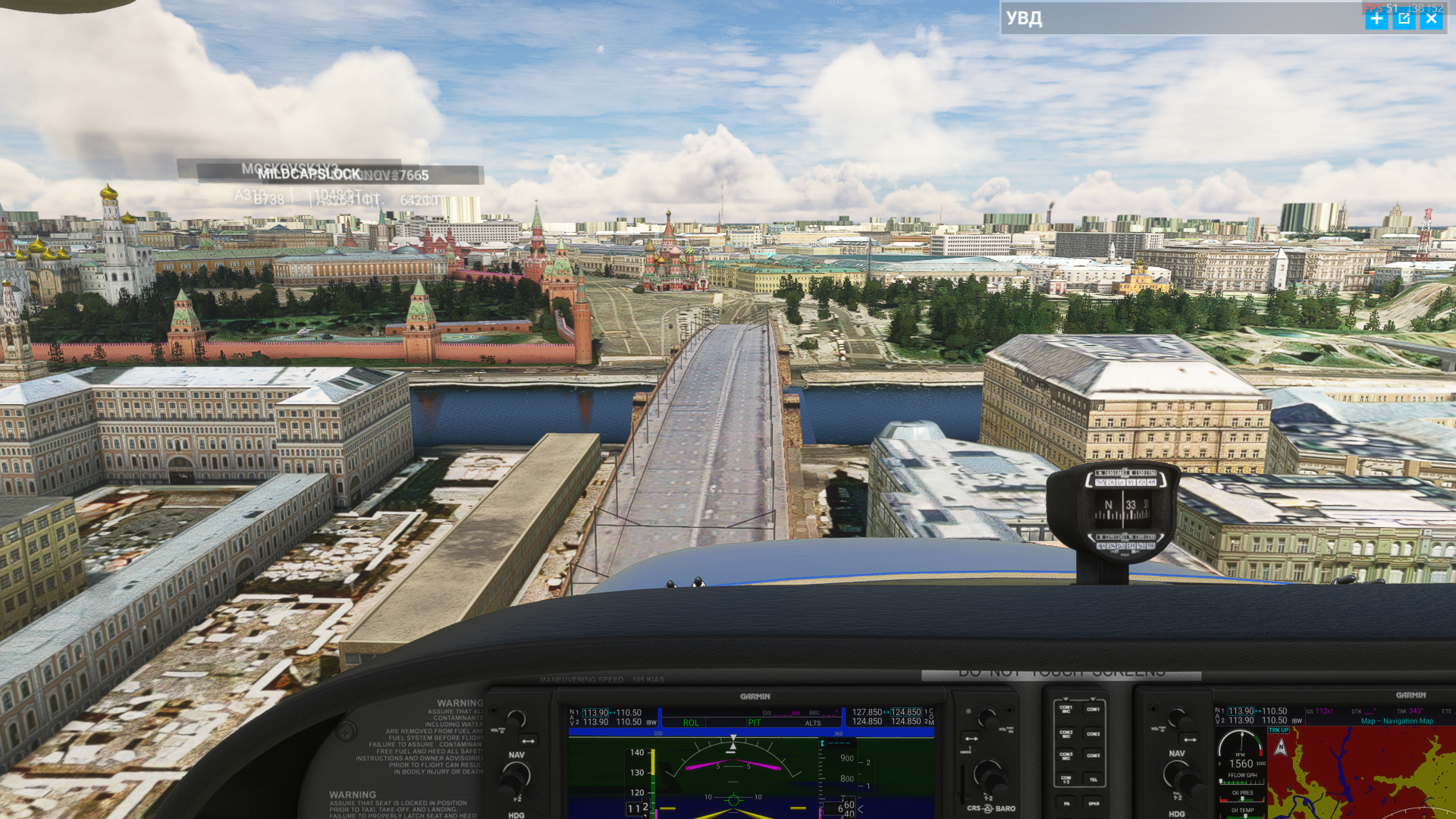Viewport: 1456px width, 819px height.
Task: Toggle the COM2 audio button
Action: (x=1093, y=733)
